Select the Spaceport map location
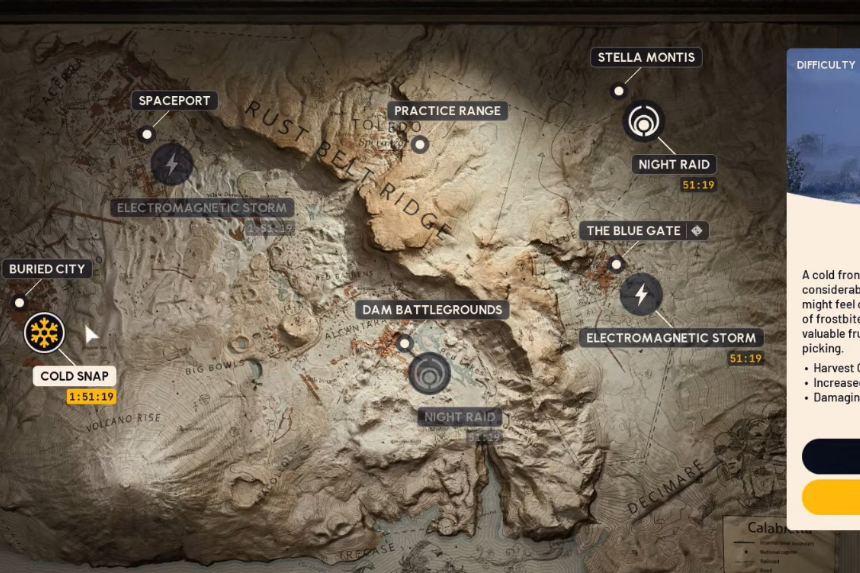This screenshot has height=573, width=860. point(174,101)
